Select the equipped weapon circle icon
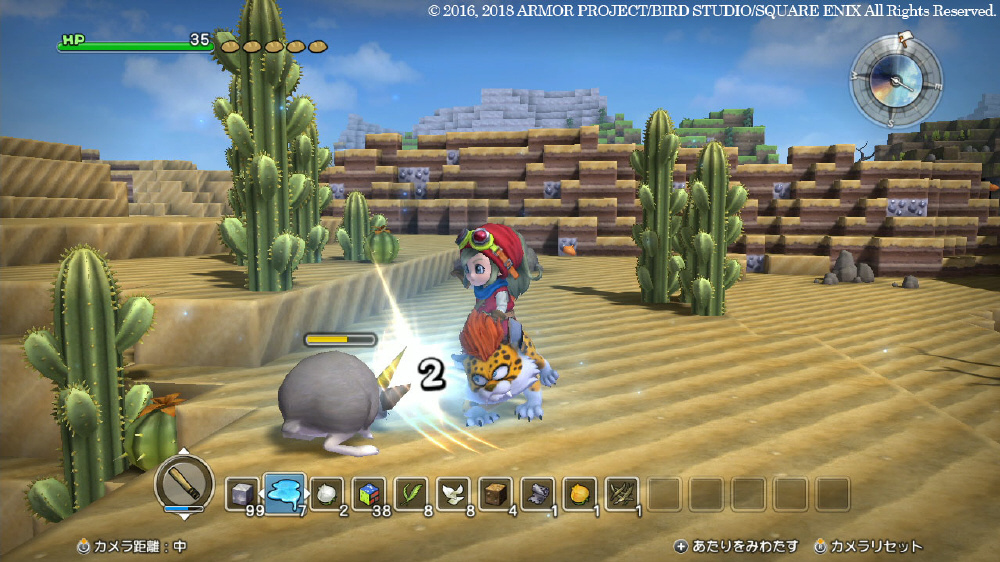 tap(184, 484)
